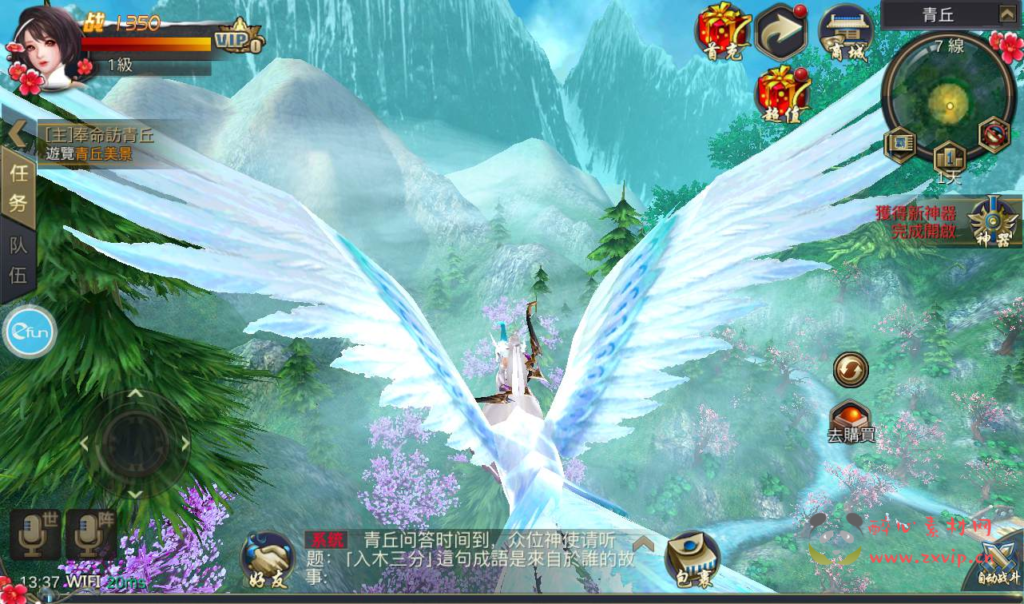Image resolution: width=1024 pixels, height=604 pixels.
Task: Switch to the 任务 quest tab
Action: point(18,188)
